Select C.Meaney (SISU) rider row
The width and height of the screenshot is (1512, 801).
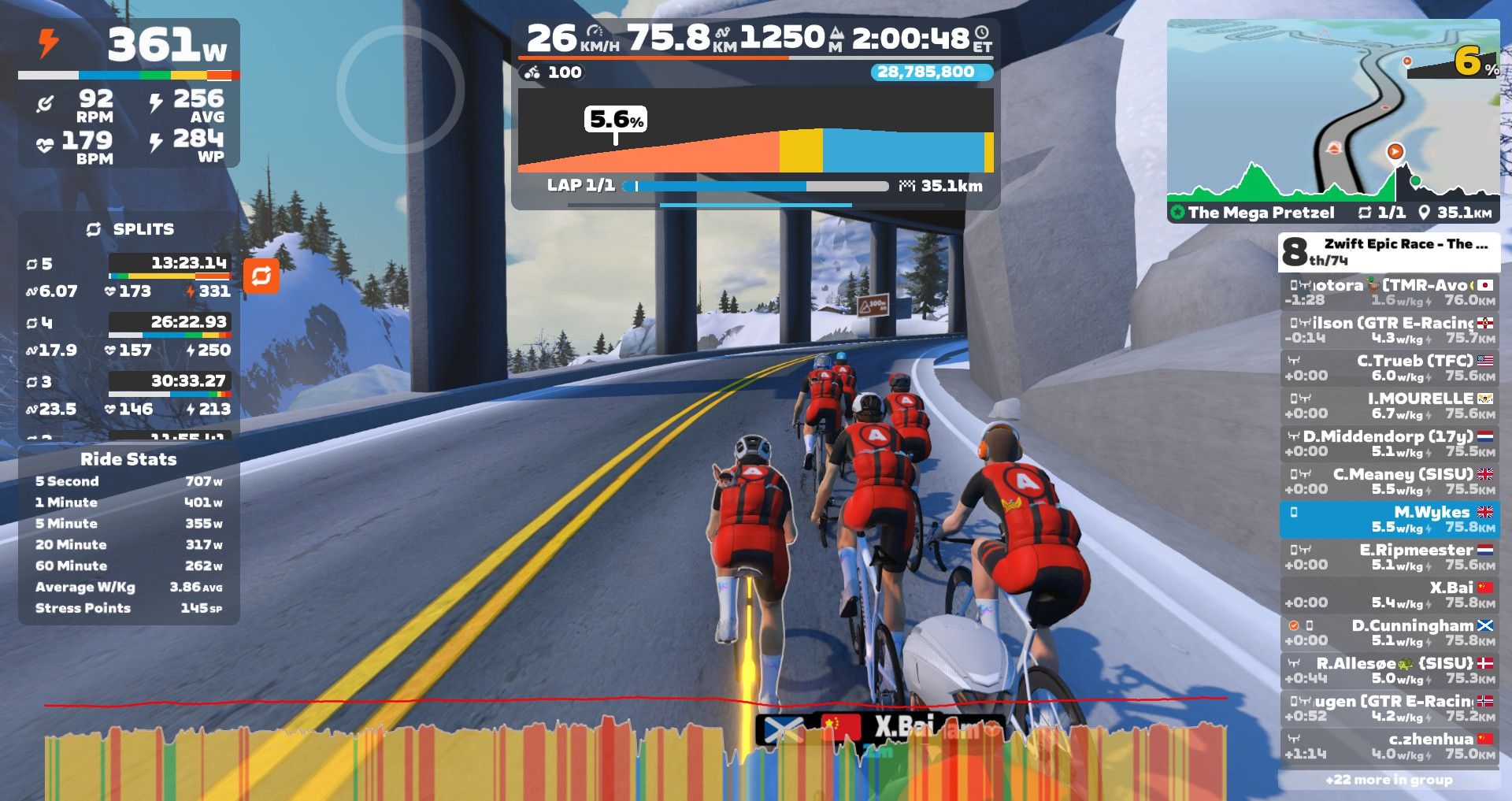[1390, 481]
